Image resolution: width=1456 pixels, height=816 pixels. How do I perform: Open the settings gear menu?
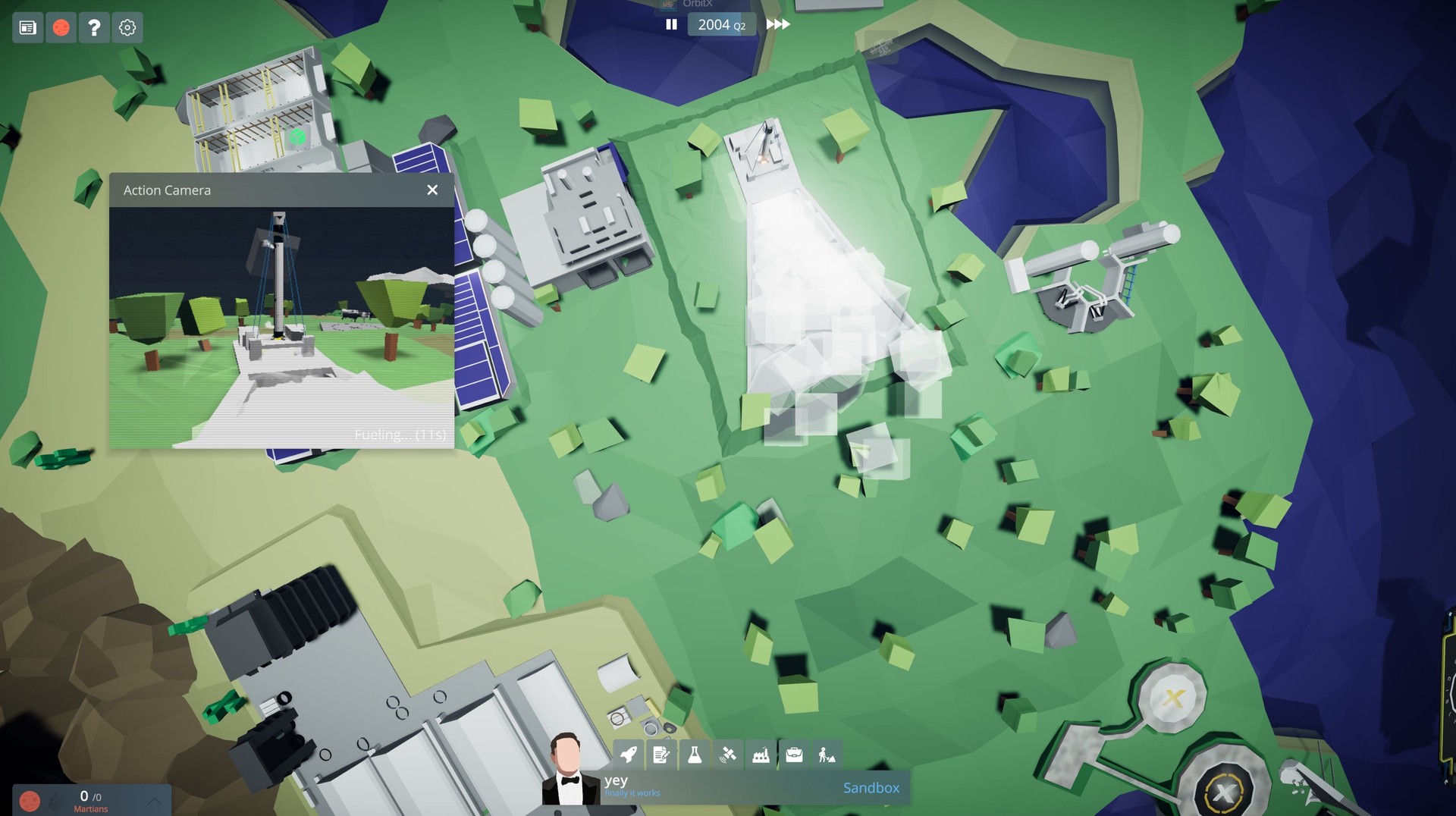pos(126,27)
